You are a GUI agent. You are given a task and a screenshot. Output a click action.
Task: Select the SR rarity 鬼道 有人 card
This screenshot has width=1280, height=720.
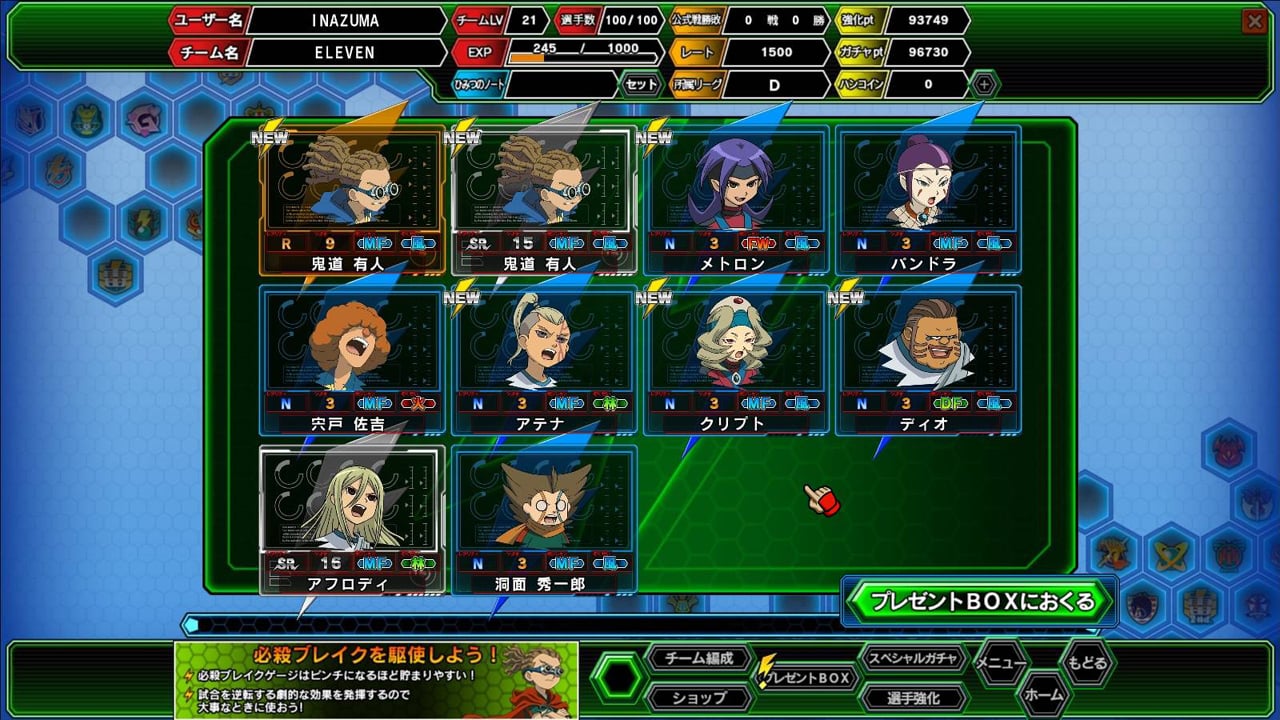544,200
